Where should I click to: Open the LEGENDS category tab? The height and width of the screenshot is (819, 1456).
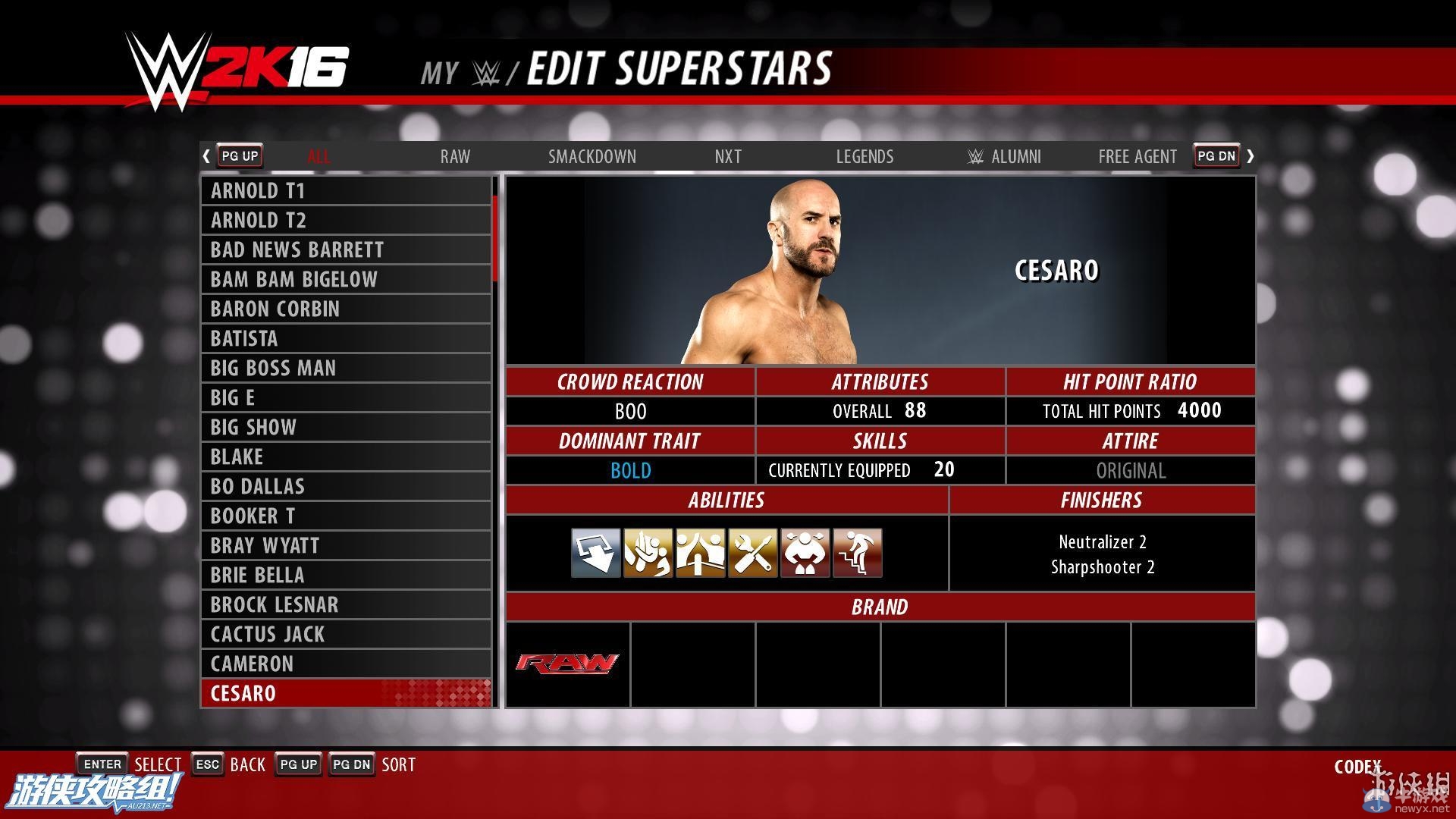(864, 156)
